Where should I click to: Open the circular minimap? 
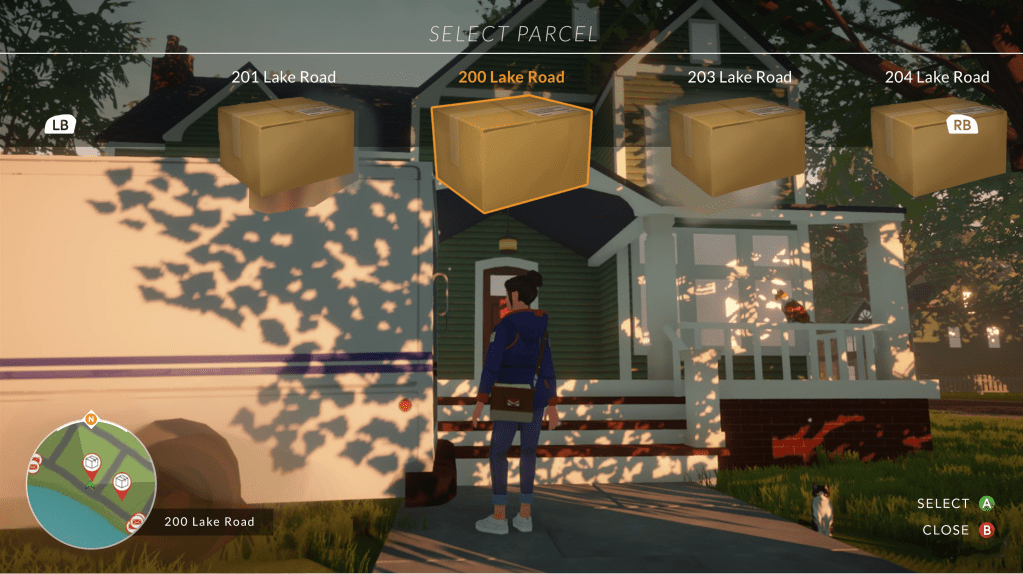tap(91, 484)
